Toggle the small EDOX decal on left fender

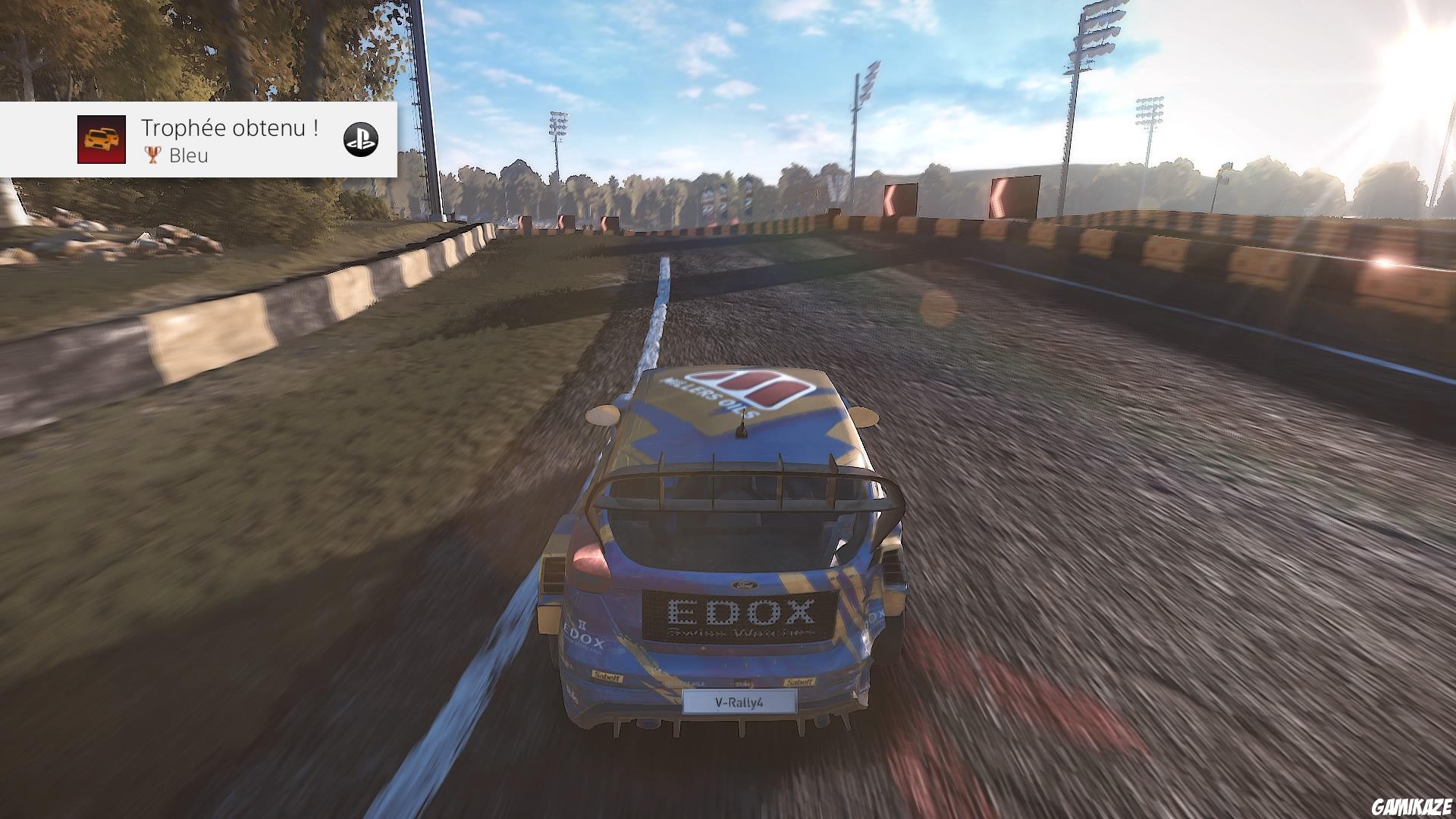click(583, 635)
